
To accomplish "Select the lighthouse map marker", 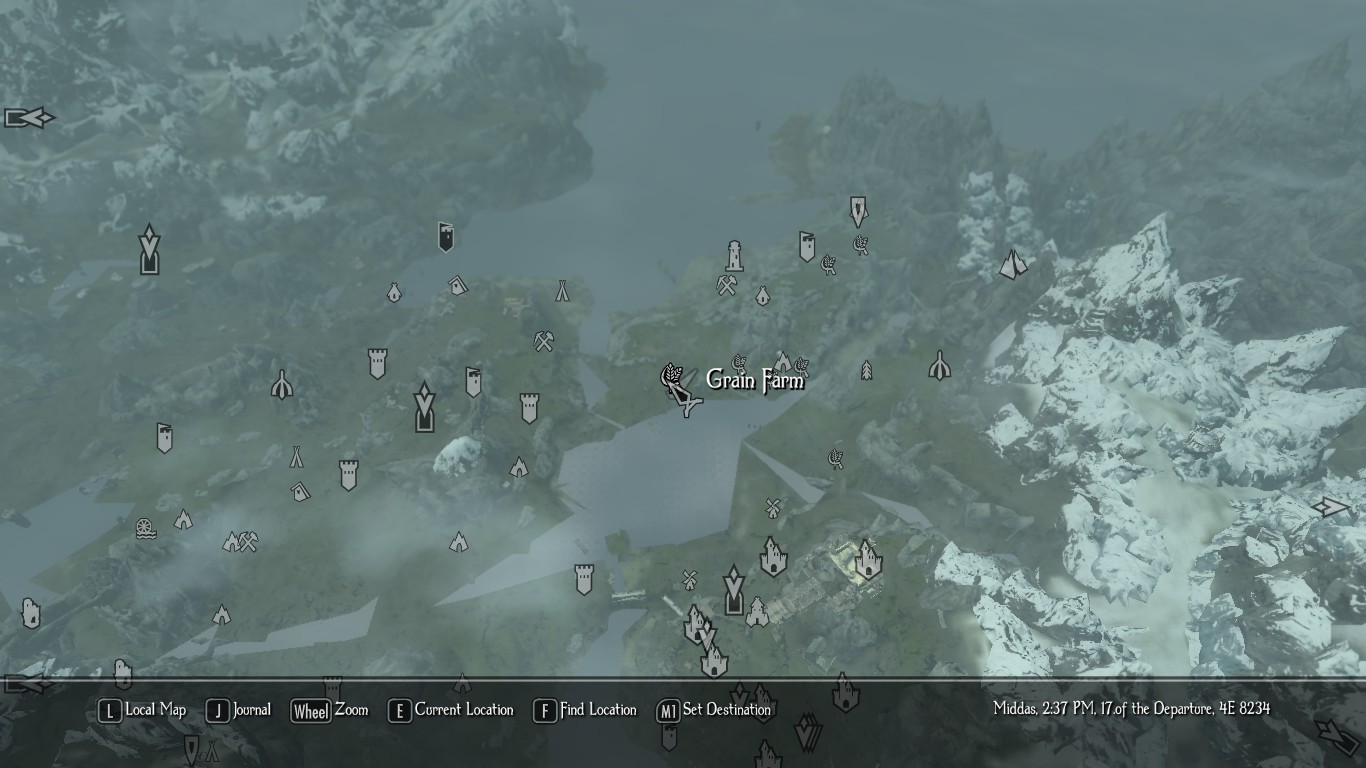I will click(x=735, y=256).
